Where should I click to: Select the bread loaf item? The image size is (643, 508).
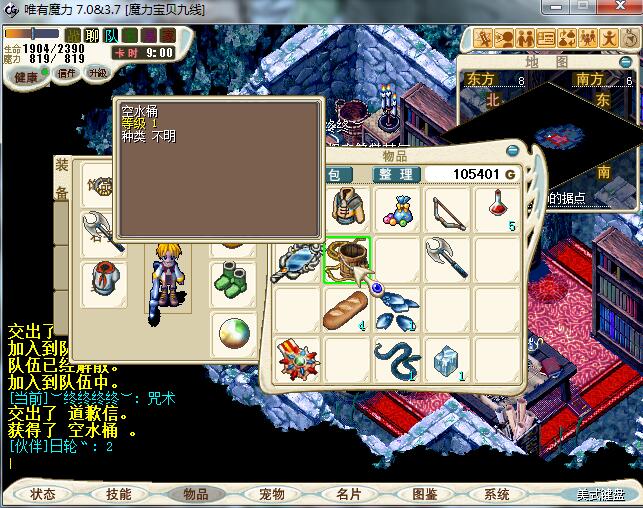click(x=346, y=310)
